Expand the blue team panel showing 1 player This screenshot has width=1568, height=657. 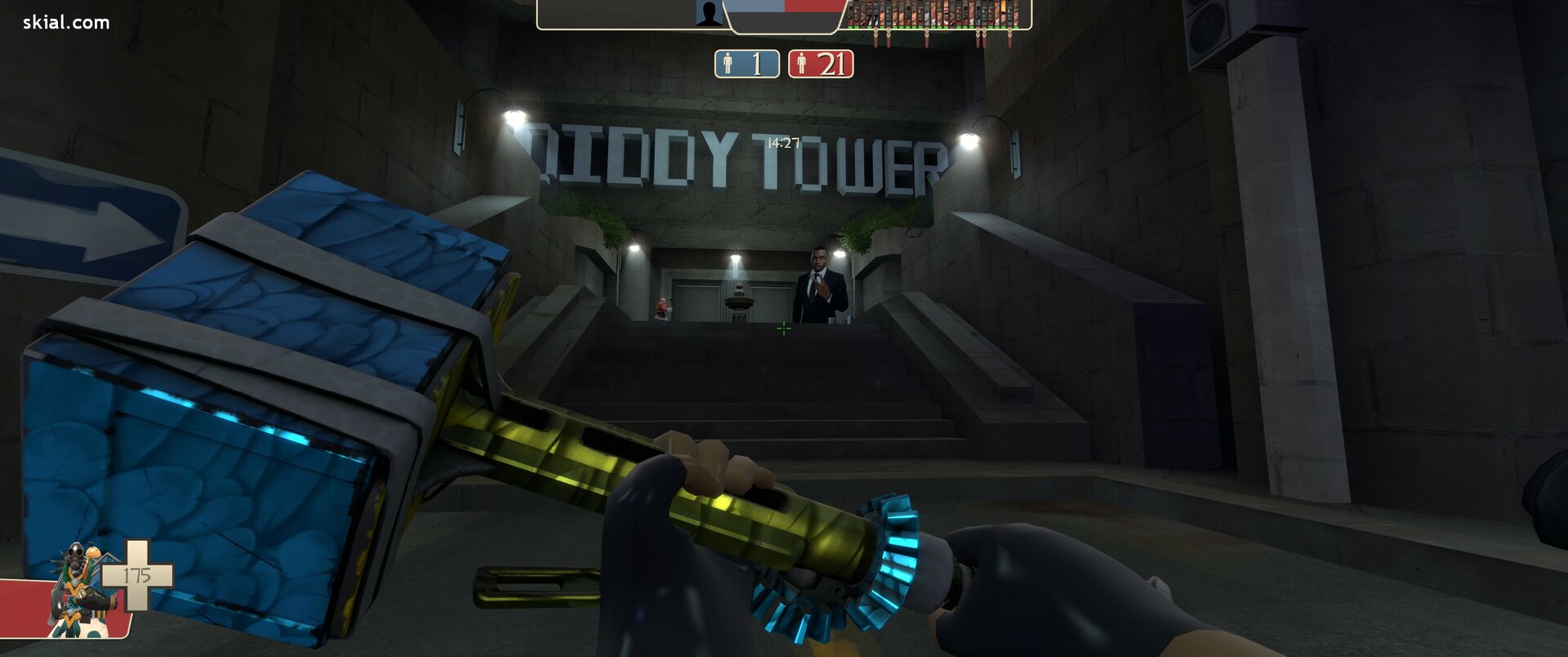747,63
